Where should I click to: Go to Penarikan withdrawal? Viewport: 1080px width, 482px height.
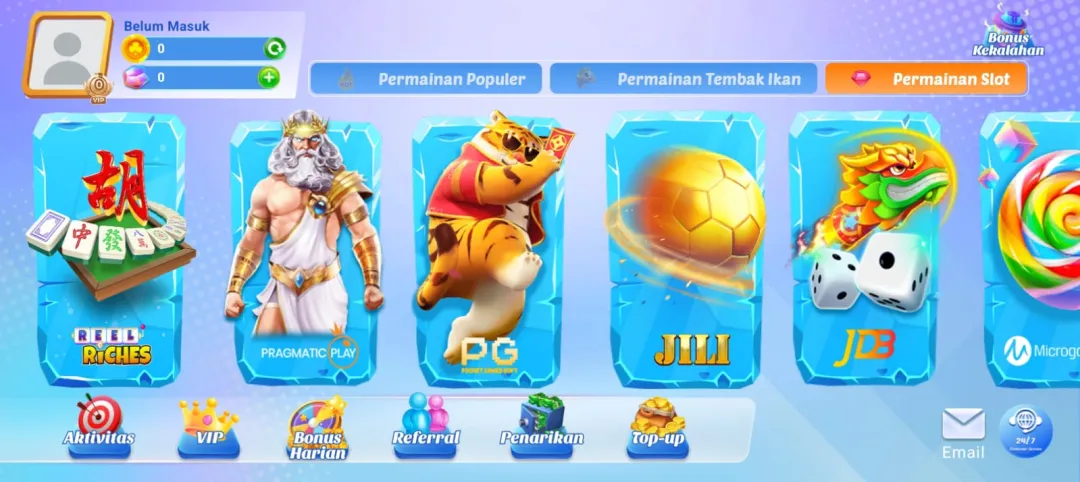click(541, 425)
